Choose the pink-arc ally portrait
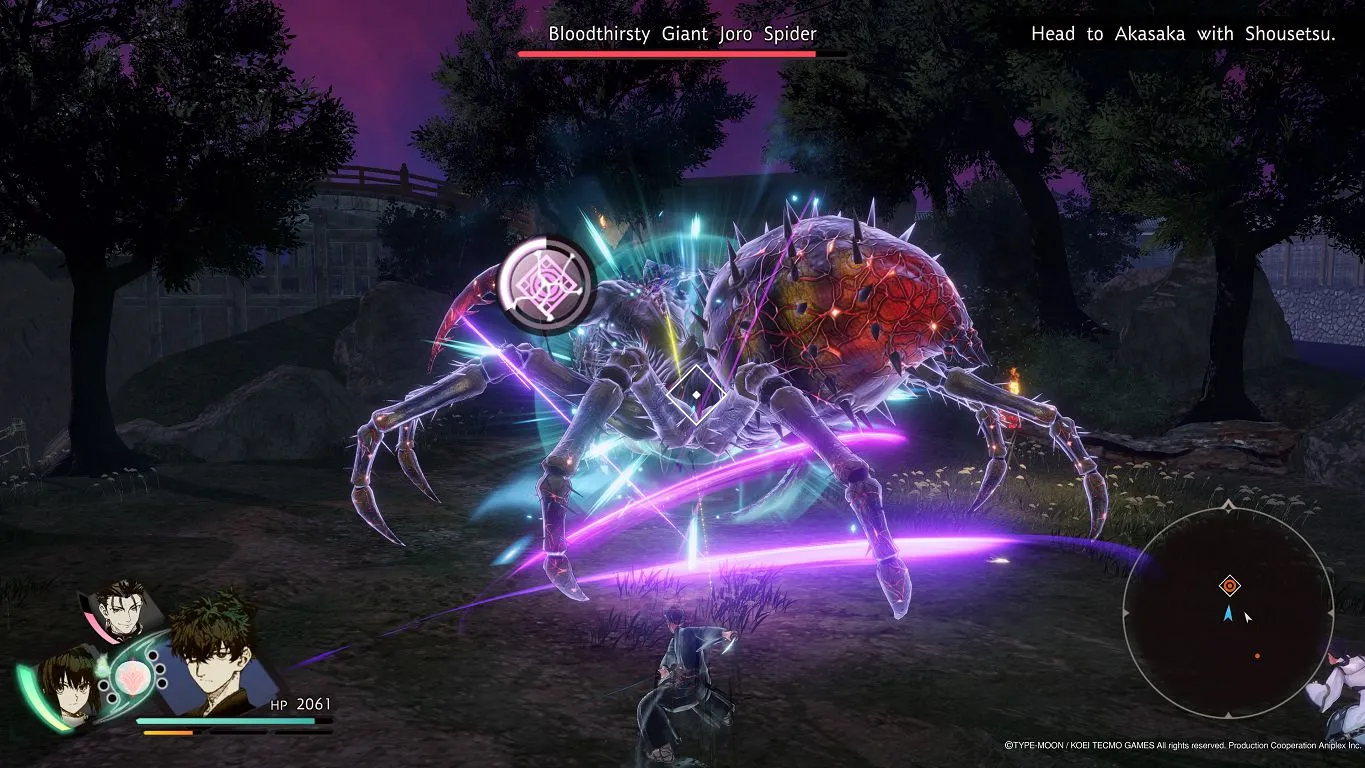The width and height of the screenshot is (1365, 768). point(123,608)
